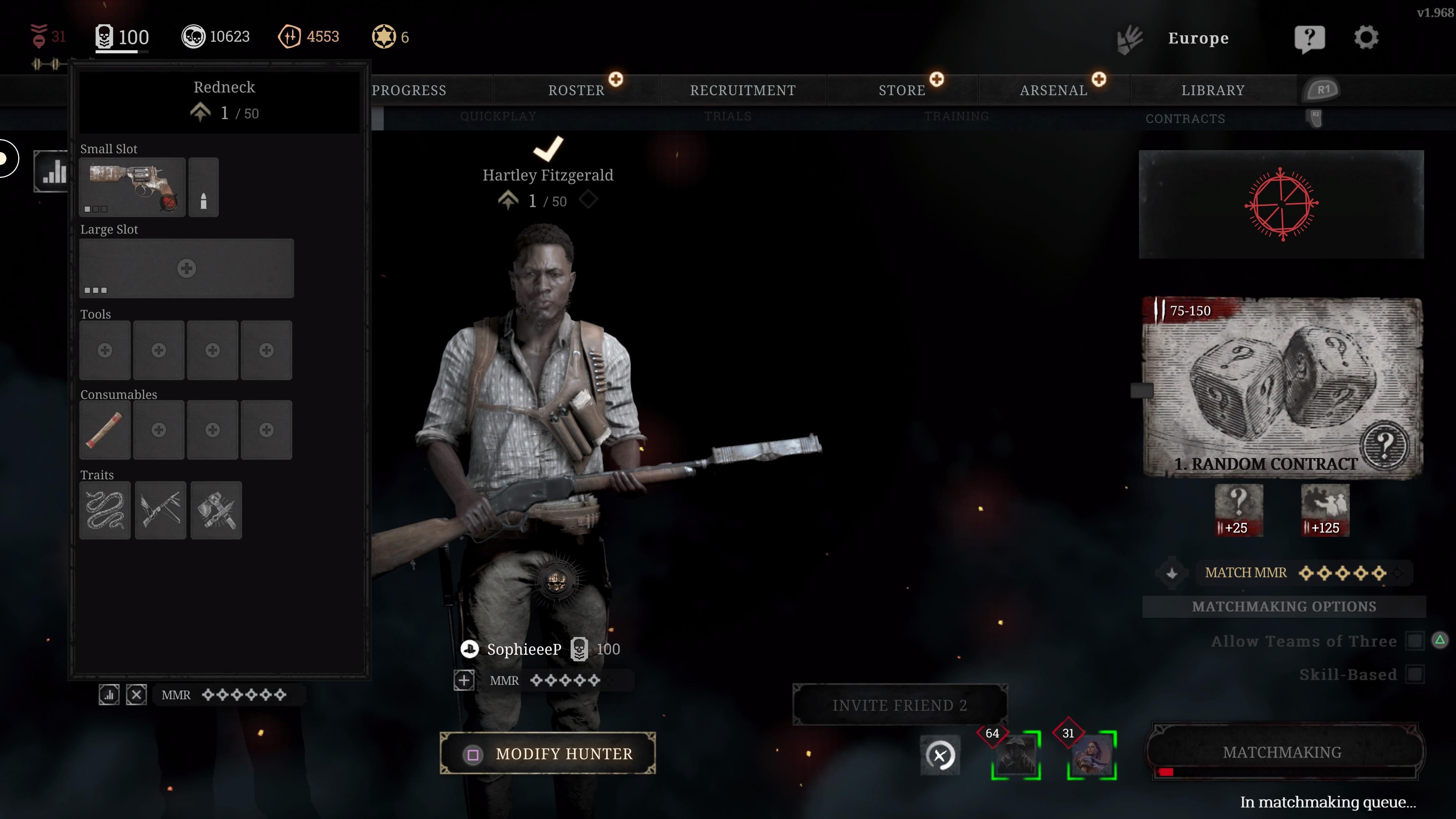Show the Library tab
1456x819 pixels.
[1213, 90]
